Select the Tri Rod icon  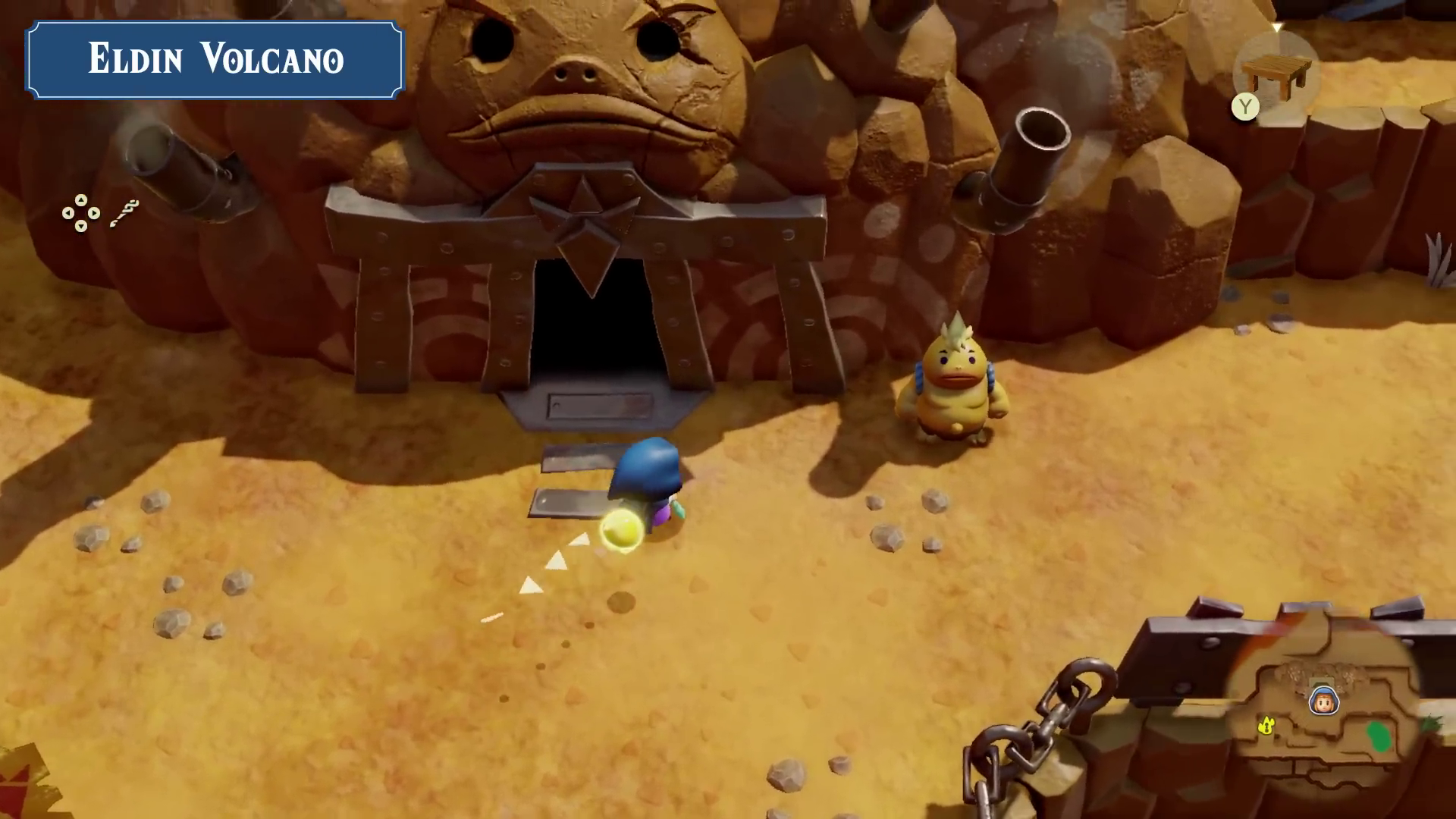tap(124, 214)
